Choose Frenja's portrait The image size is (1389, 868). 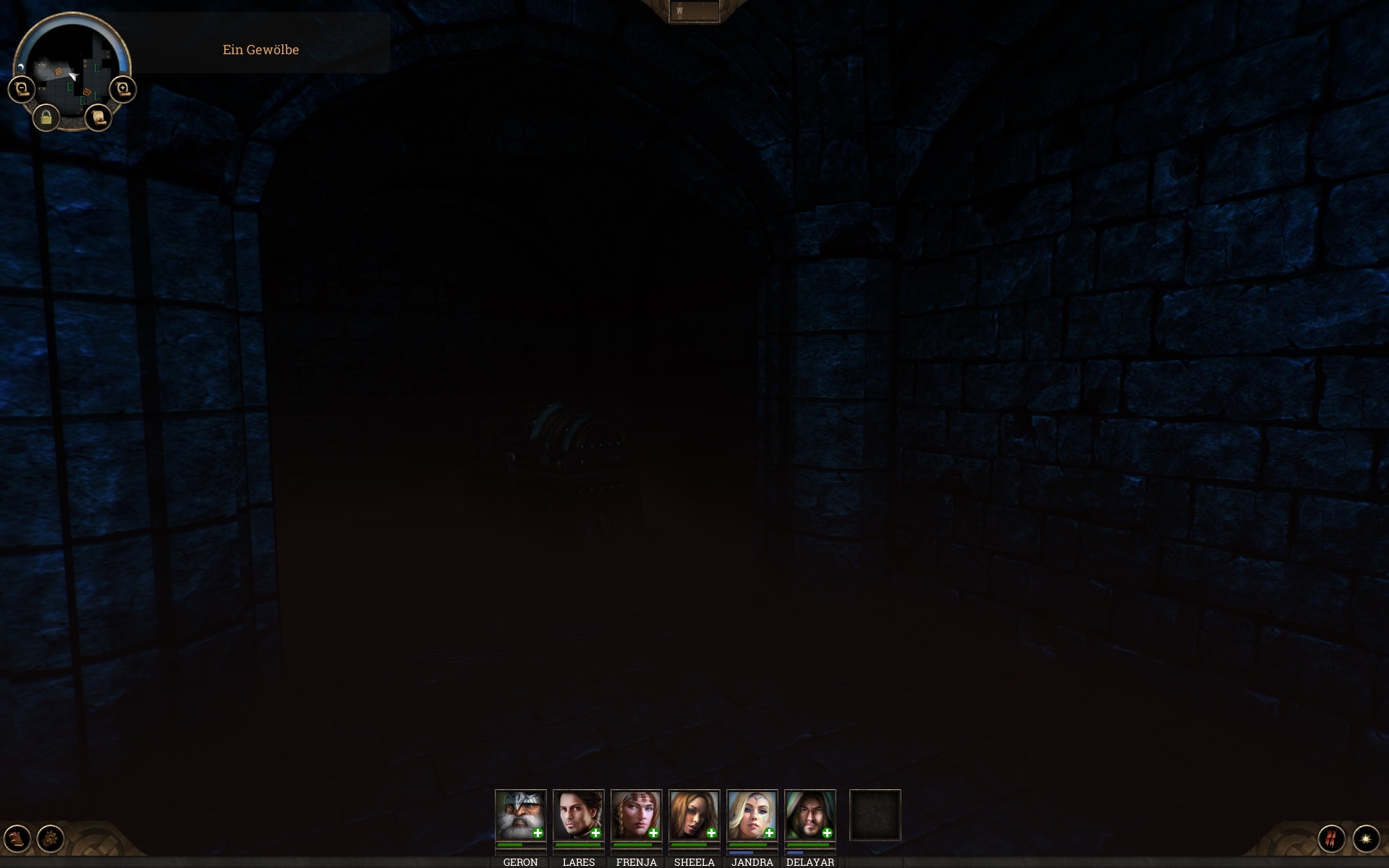point(636,814)
